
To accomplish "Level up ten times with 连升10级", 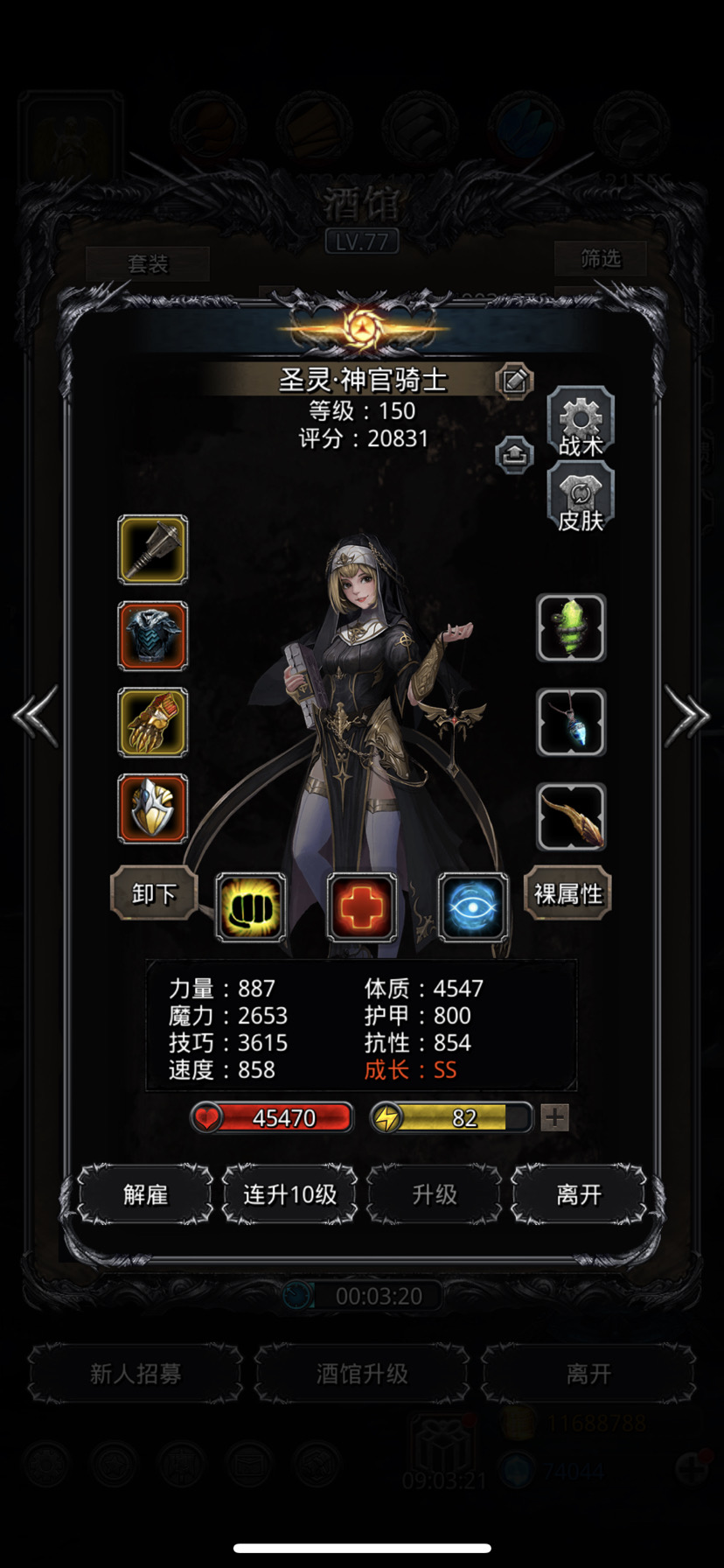I will [289, 1194].
